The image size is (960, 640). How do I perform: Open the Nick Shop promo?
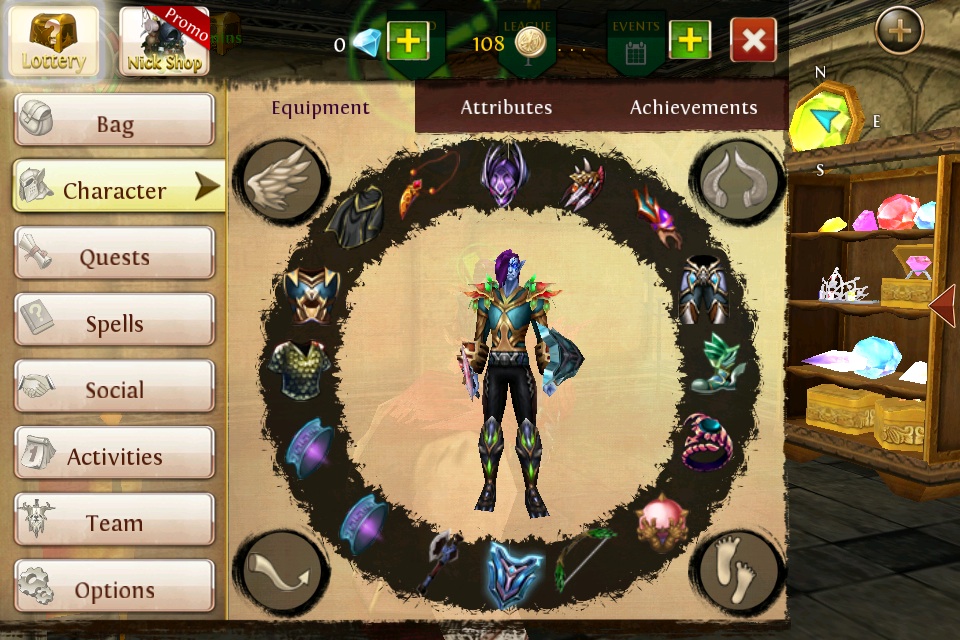pos(163,41)
